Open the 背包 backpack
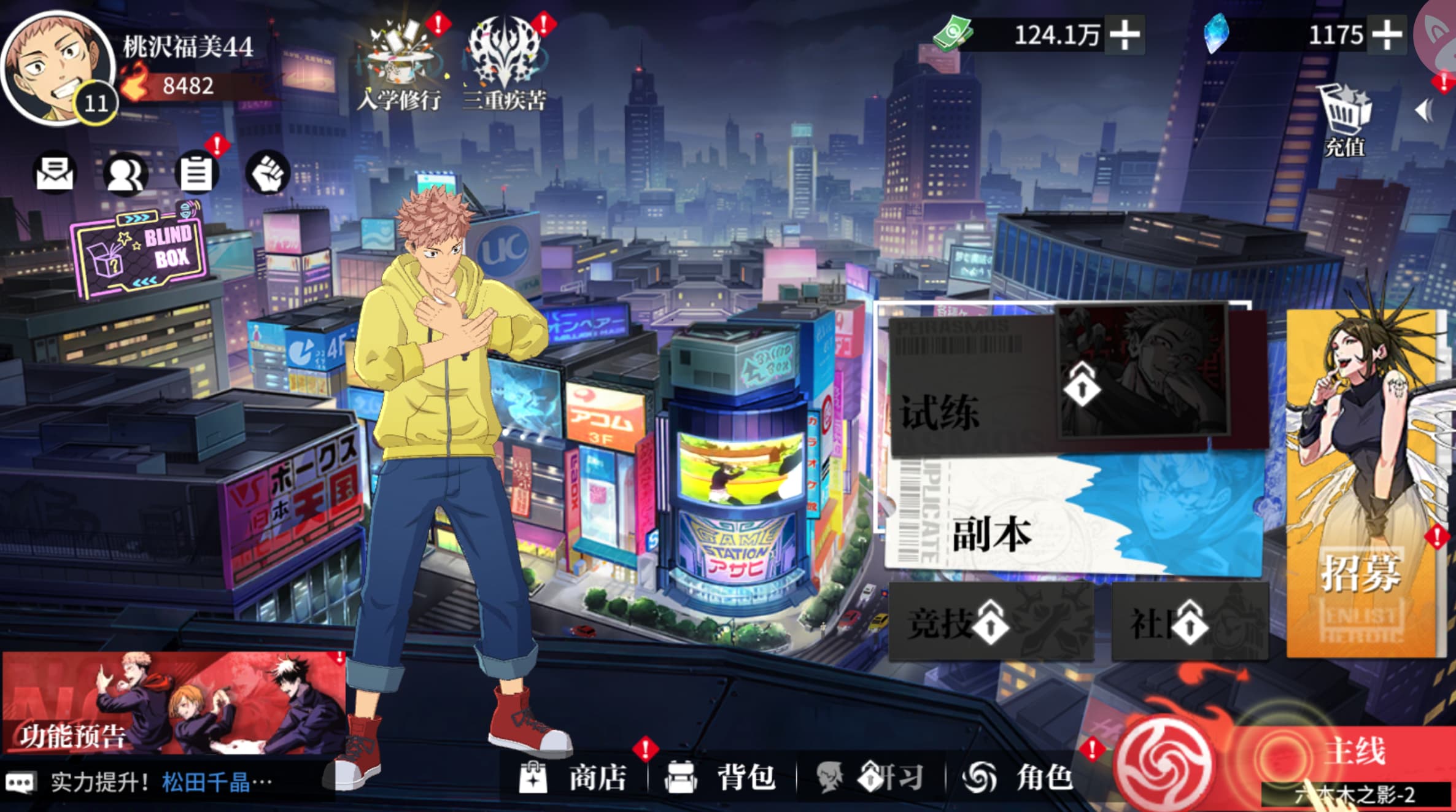 (722, 778)
